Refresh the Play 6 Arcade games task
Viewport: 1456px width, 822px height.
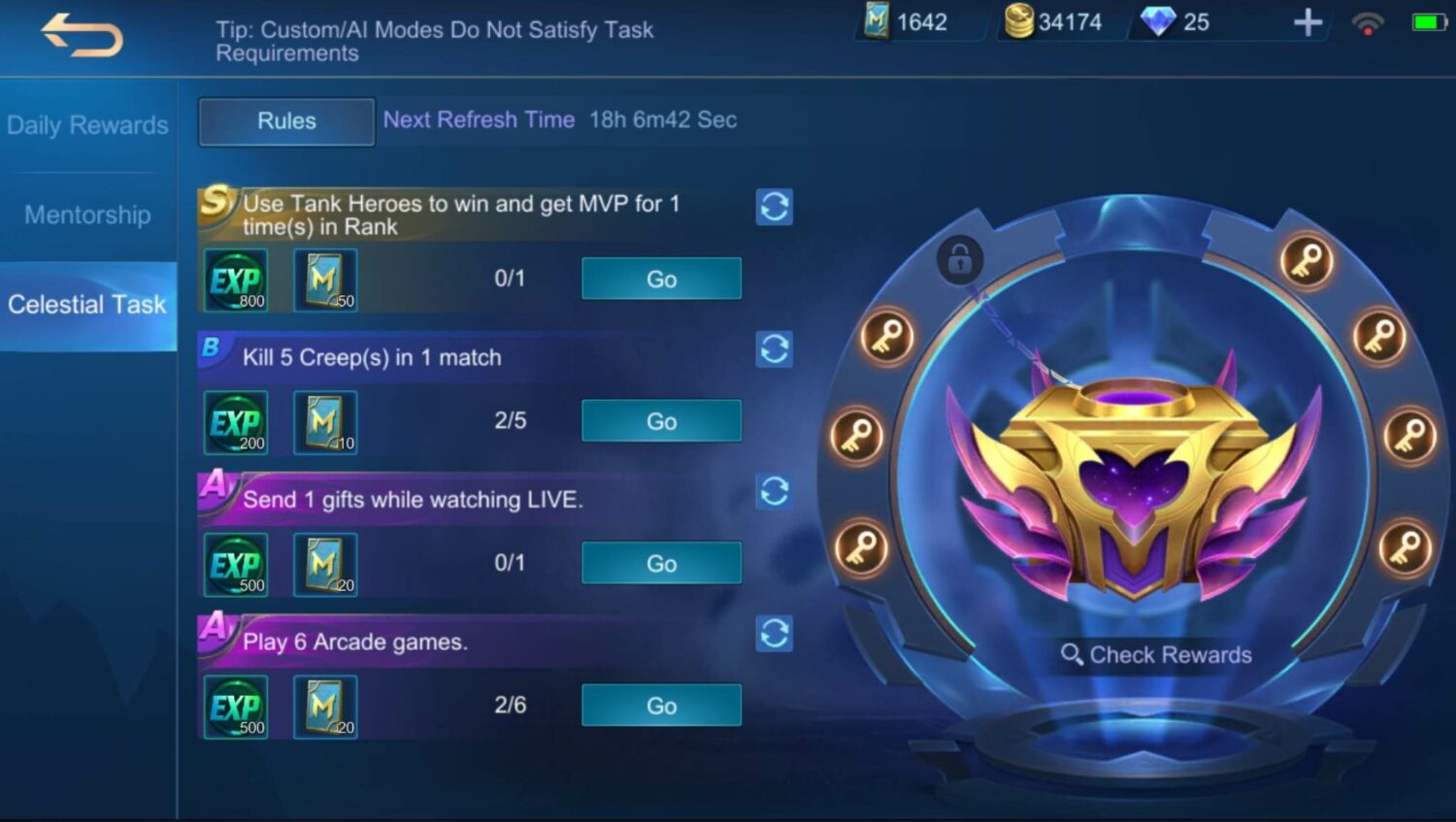pos(774,634)
